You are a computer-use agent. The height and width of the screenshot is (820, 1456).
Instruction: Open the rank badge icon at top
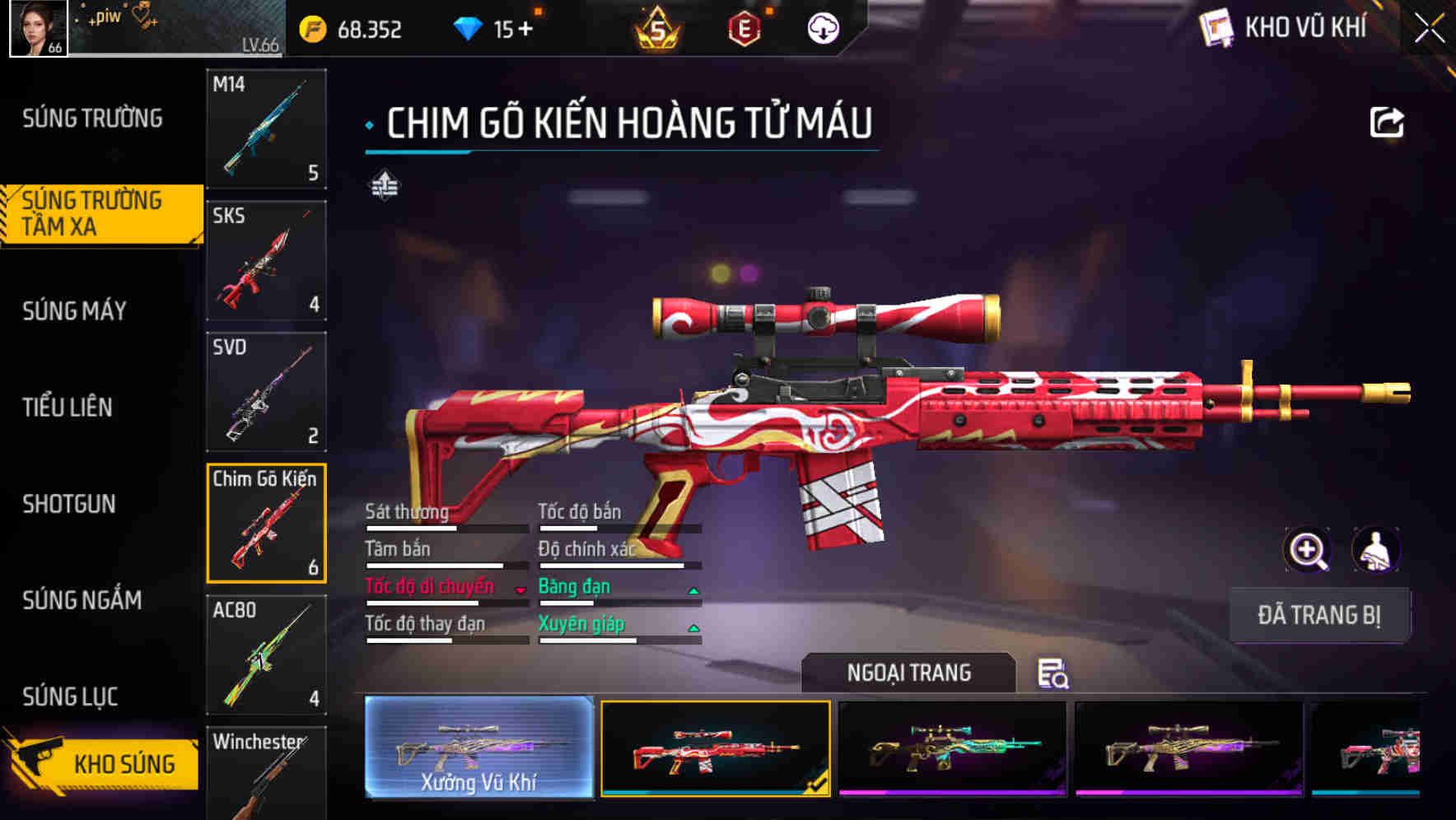(x=659, y=27)
